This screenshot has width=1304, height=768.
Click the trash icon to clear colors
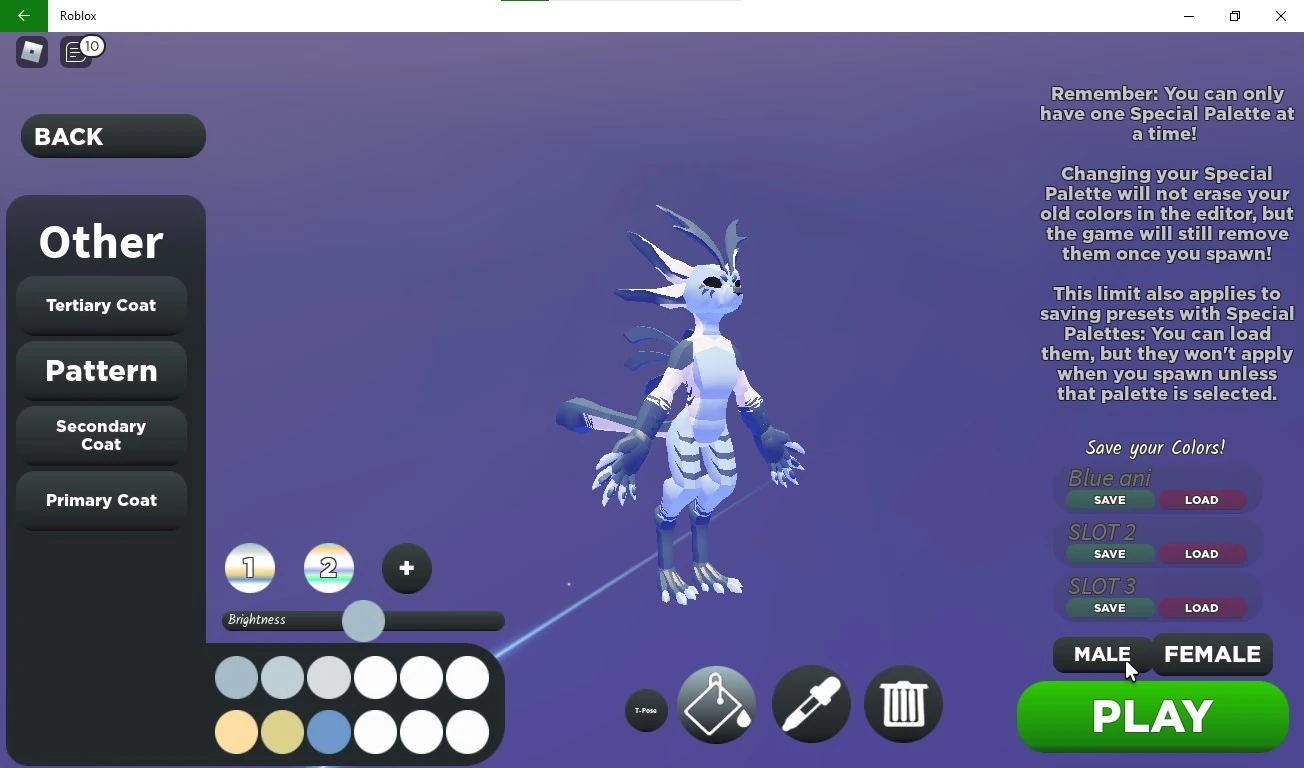[902, 704]
